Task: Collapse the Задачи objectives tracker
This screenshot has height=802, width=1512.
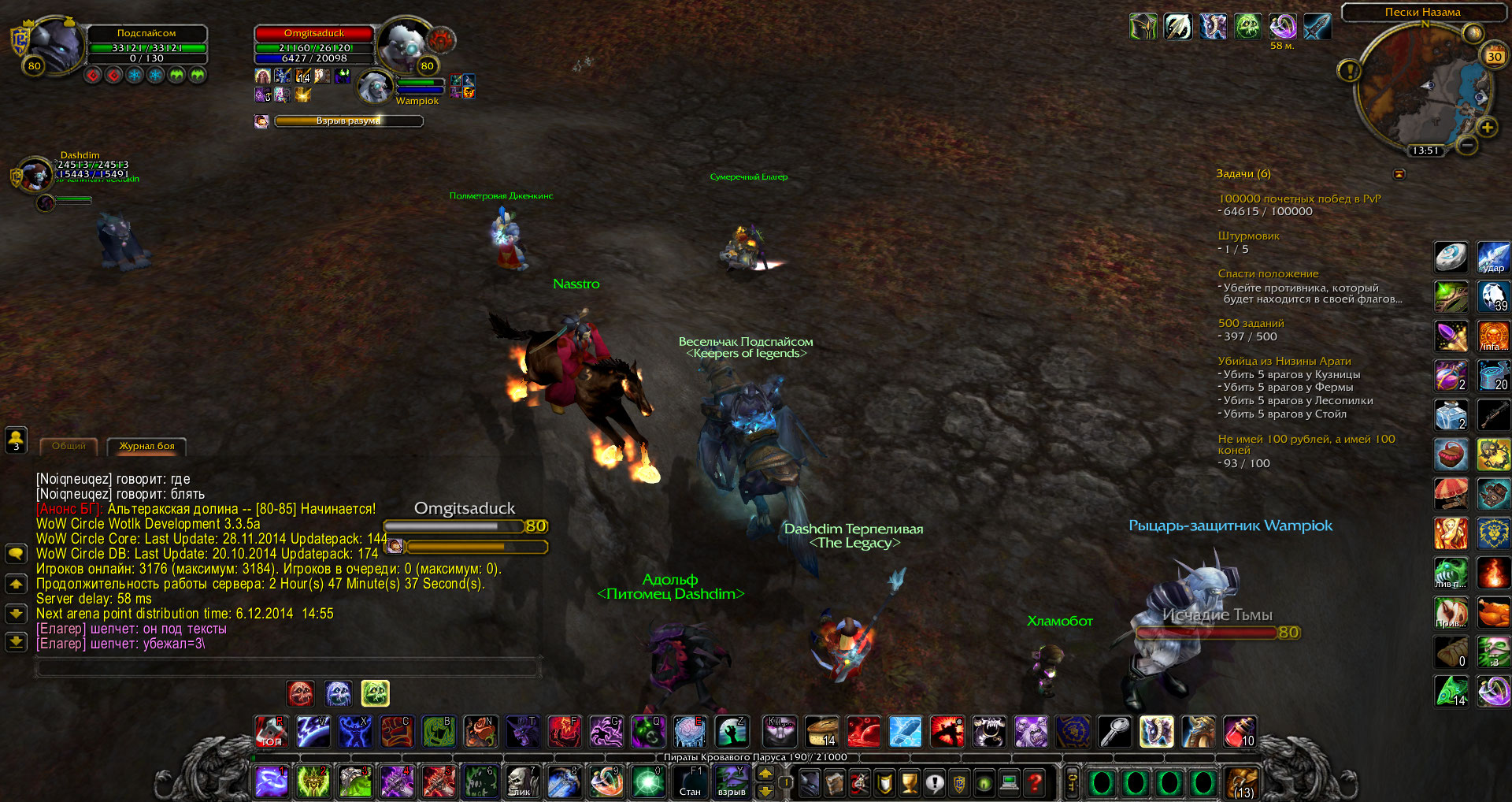Action: (x=1399, y=173)
